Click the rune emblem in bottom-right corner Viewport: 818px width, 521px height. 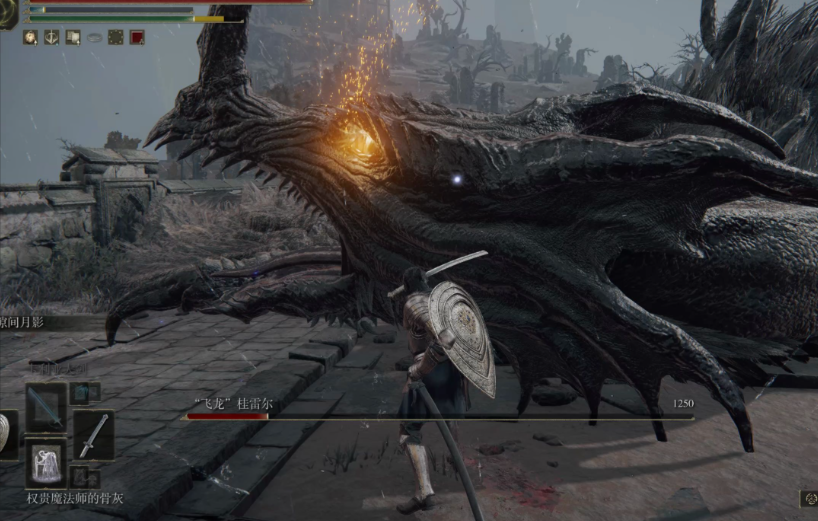click(x=808, y=497)
